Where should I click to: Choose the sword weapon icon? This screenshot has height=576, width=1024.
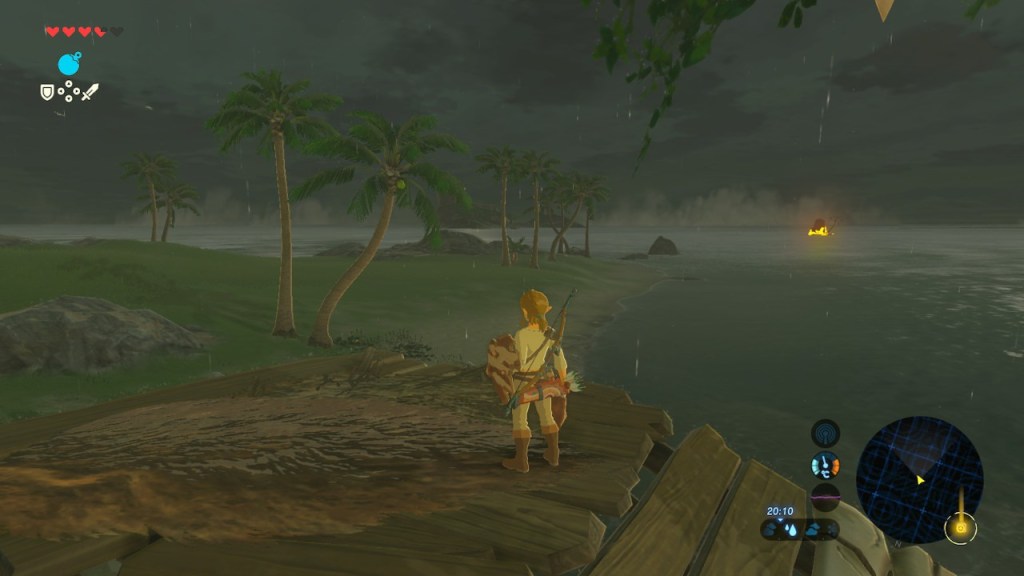90,92
